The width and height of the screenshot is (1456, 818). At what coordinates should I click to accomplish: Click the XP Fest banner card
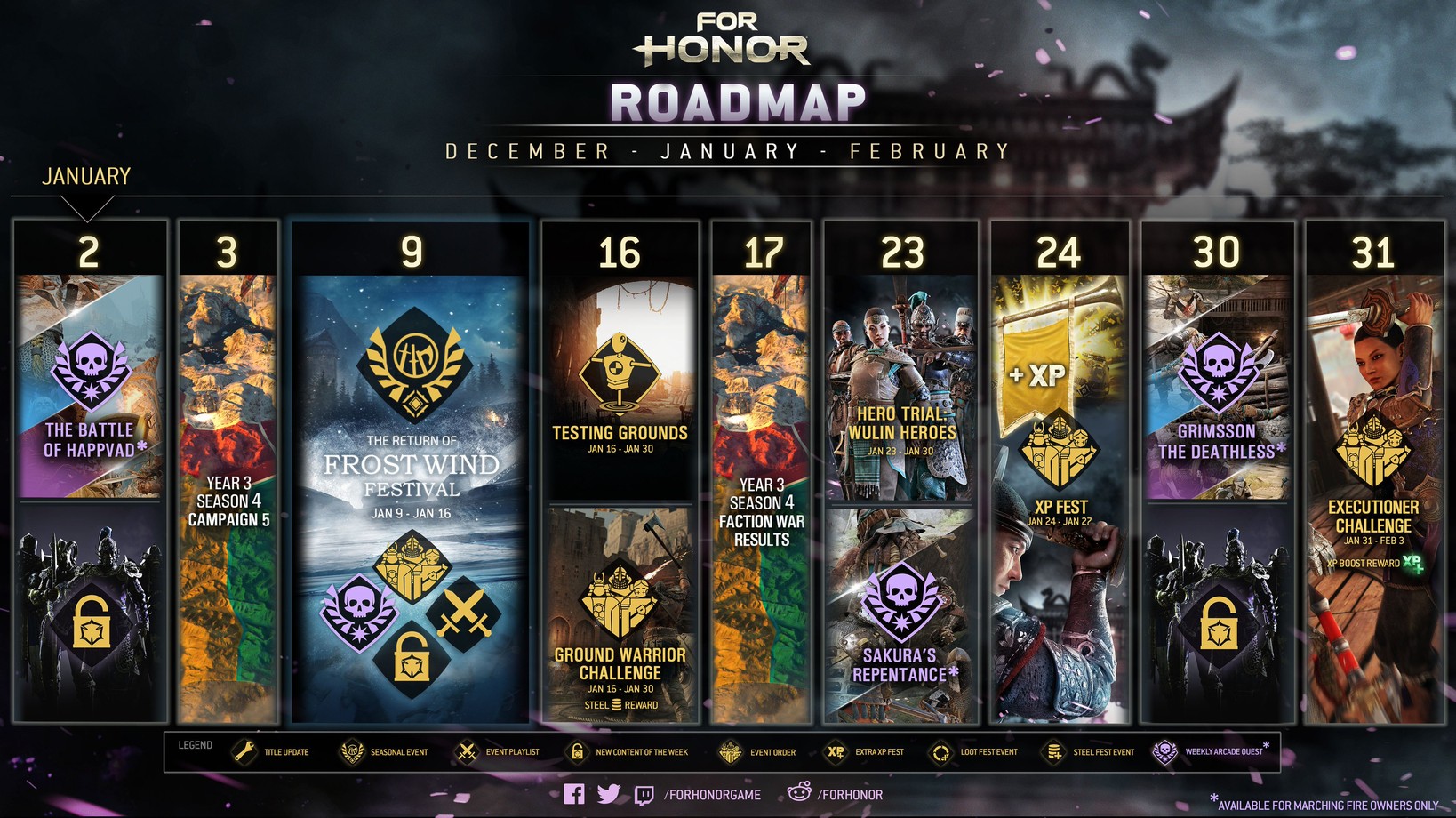(x=1060, y=498)
